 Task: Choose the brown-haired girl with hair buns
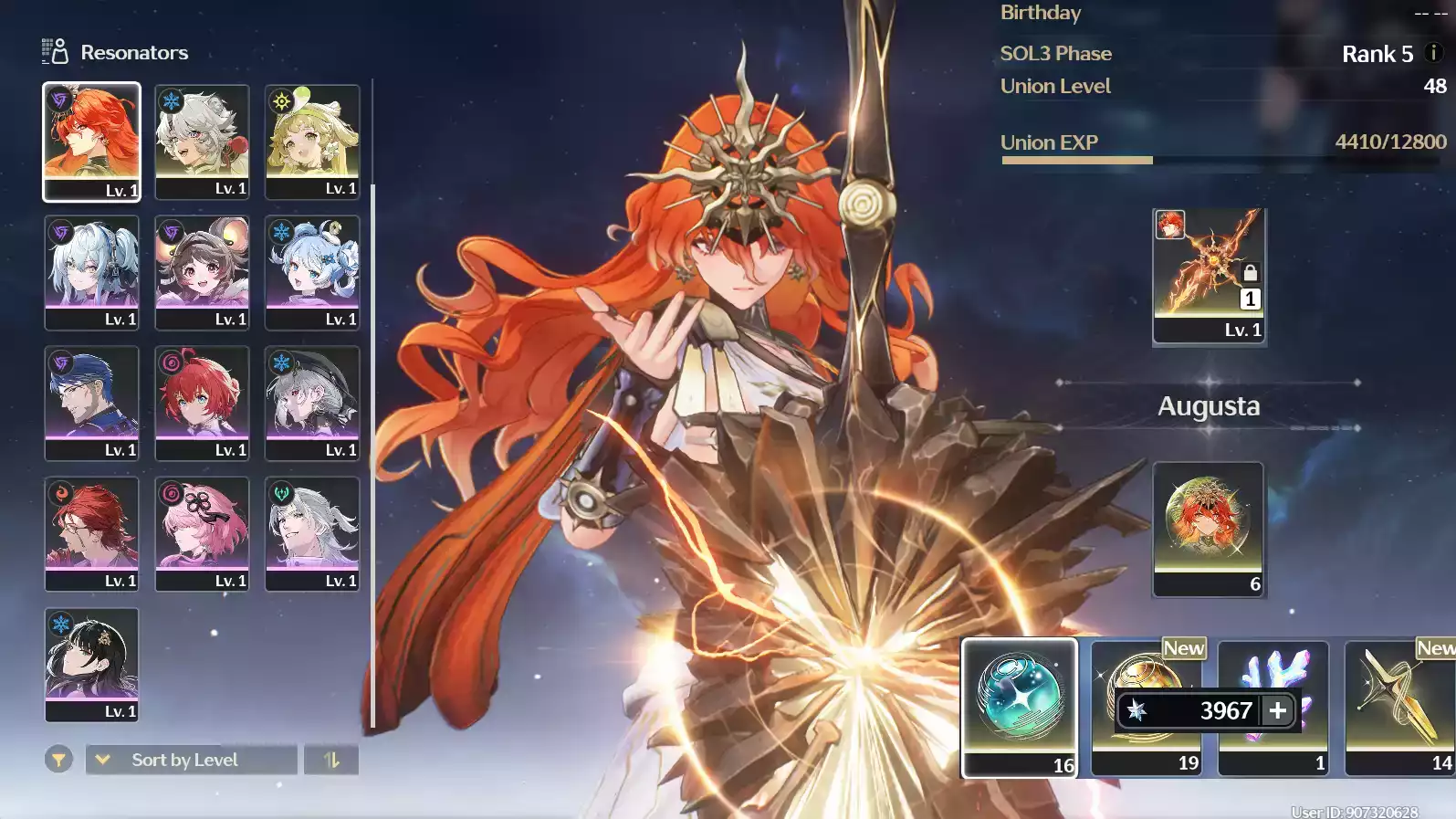pyautogui.click(x=202, y=271)
